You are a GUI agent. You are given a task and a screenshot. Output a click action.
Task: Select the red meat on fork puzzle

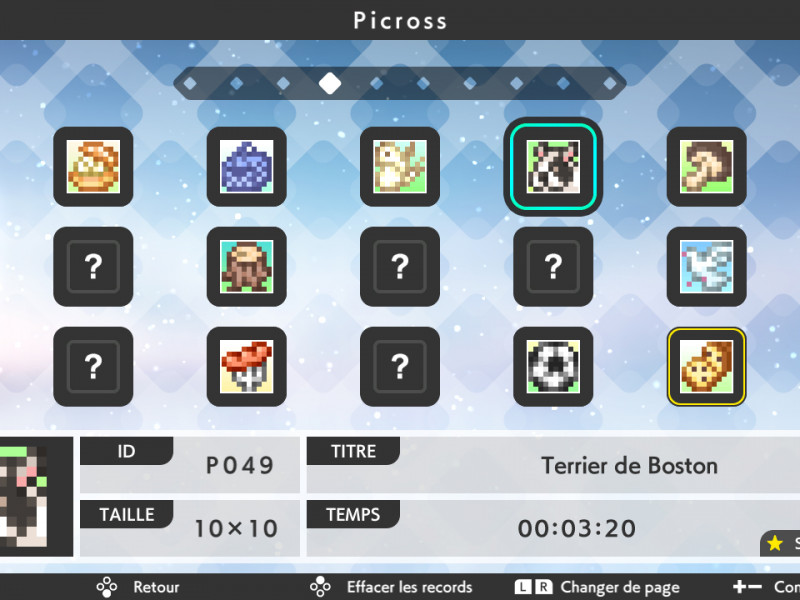[x=246, y=366]
